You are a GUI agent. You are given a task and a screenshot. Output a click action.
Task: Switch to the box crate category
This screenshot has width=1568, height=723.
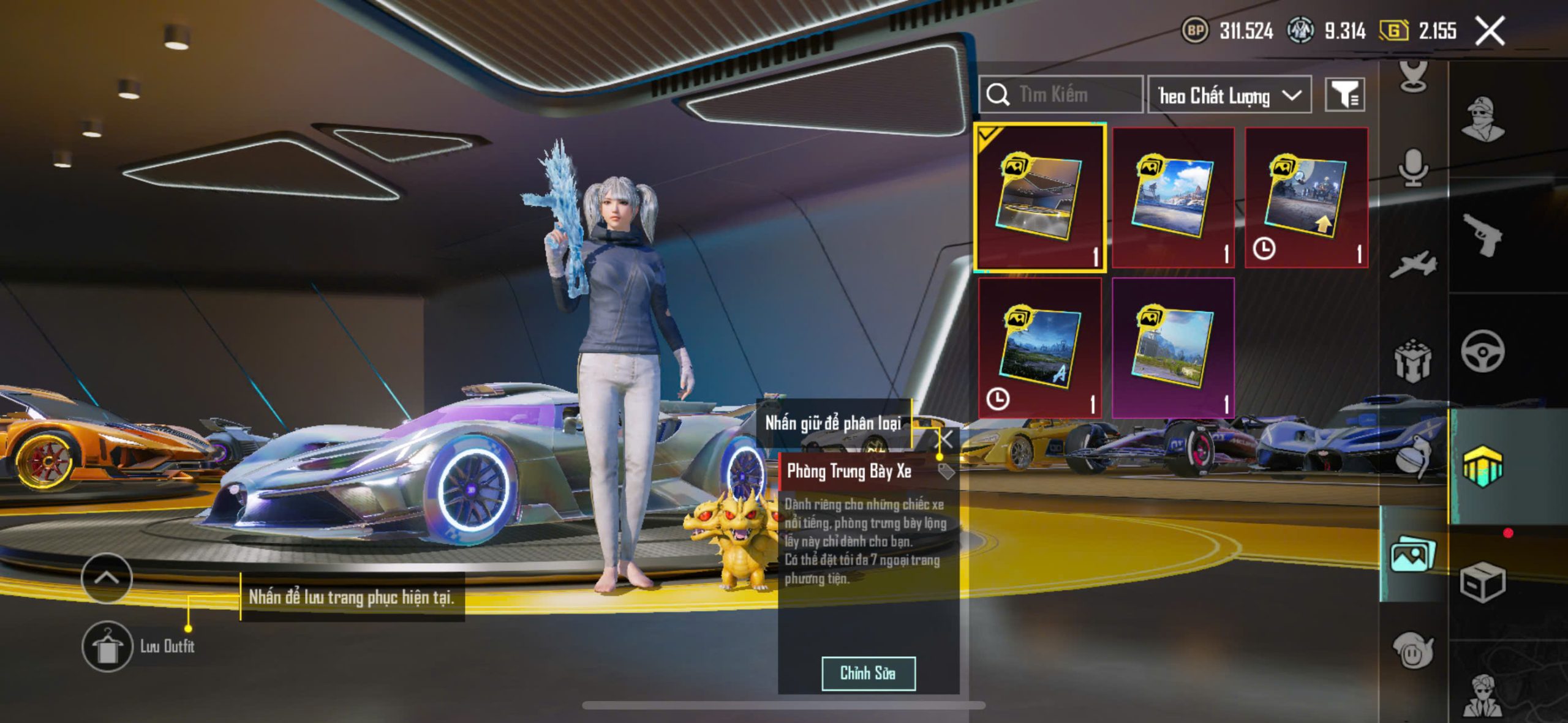(1482, 582)
